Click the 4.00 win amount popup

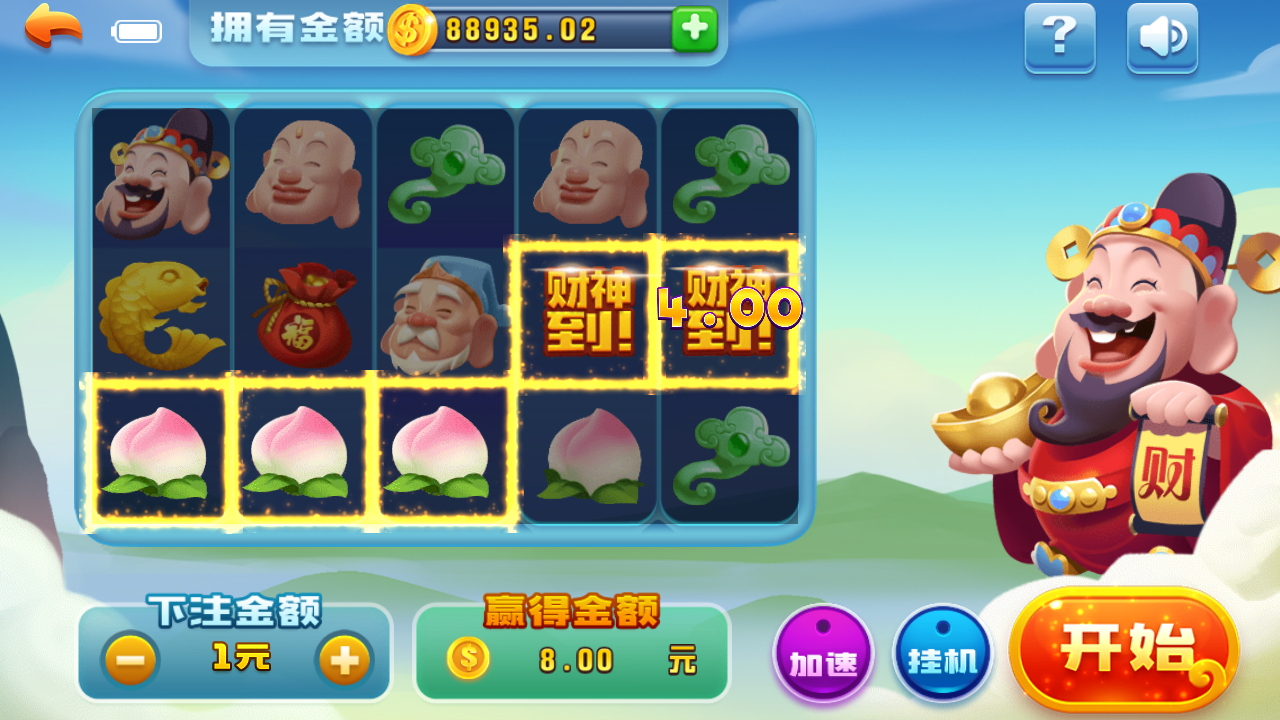click(x=725, y=310)
